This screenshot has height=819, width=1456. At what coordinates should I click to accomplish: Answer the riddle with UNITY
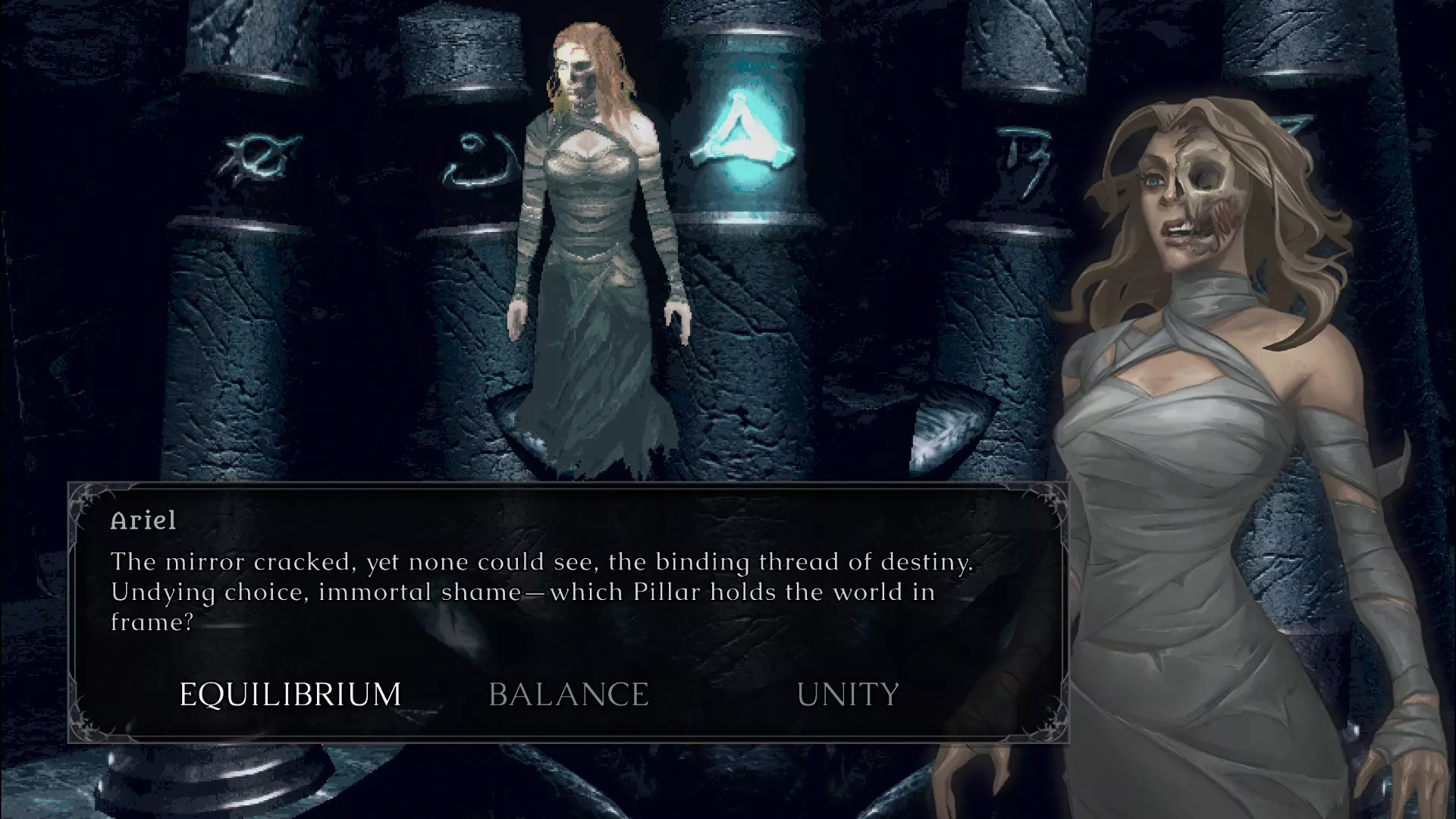[x=848, y=695]
